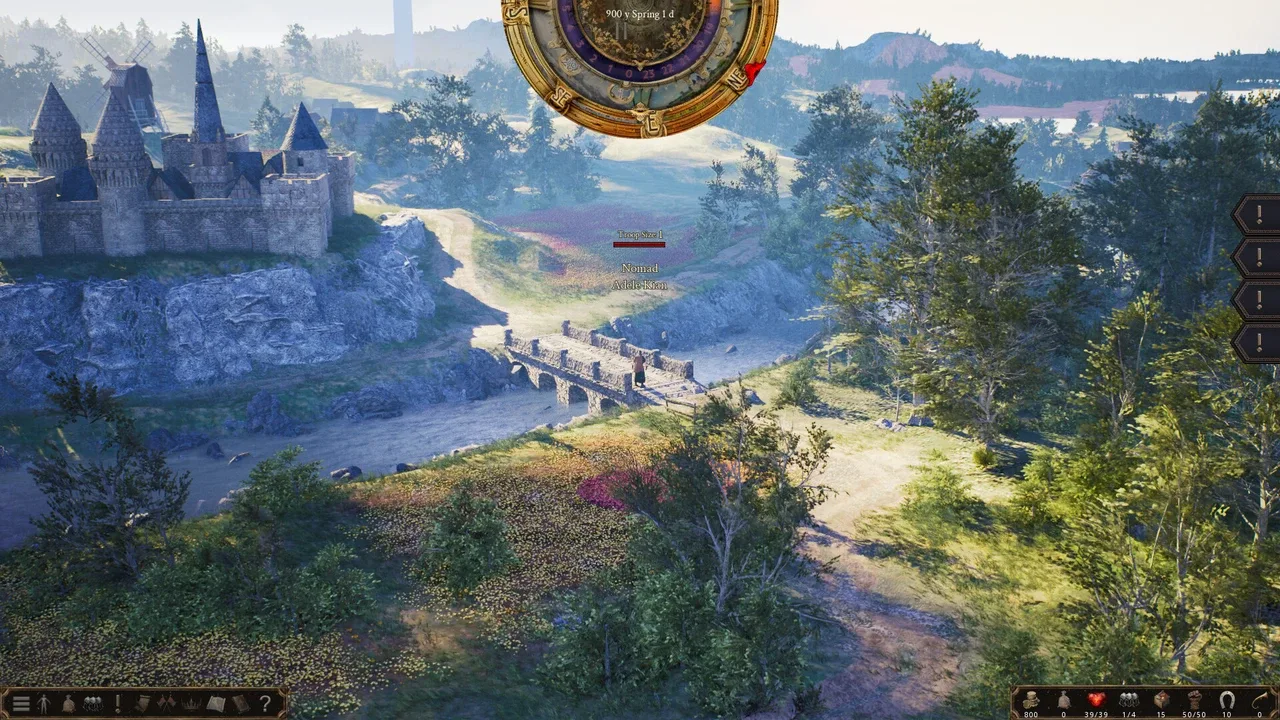Select the crown kingdom icon

tap(190, 702)
